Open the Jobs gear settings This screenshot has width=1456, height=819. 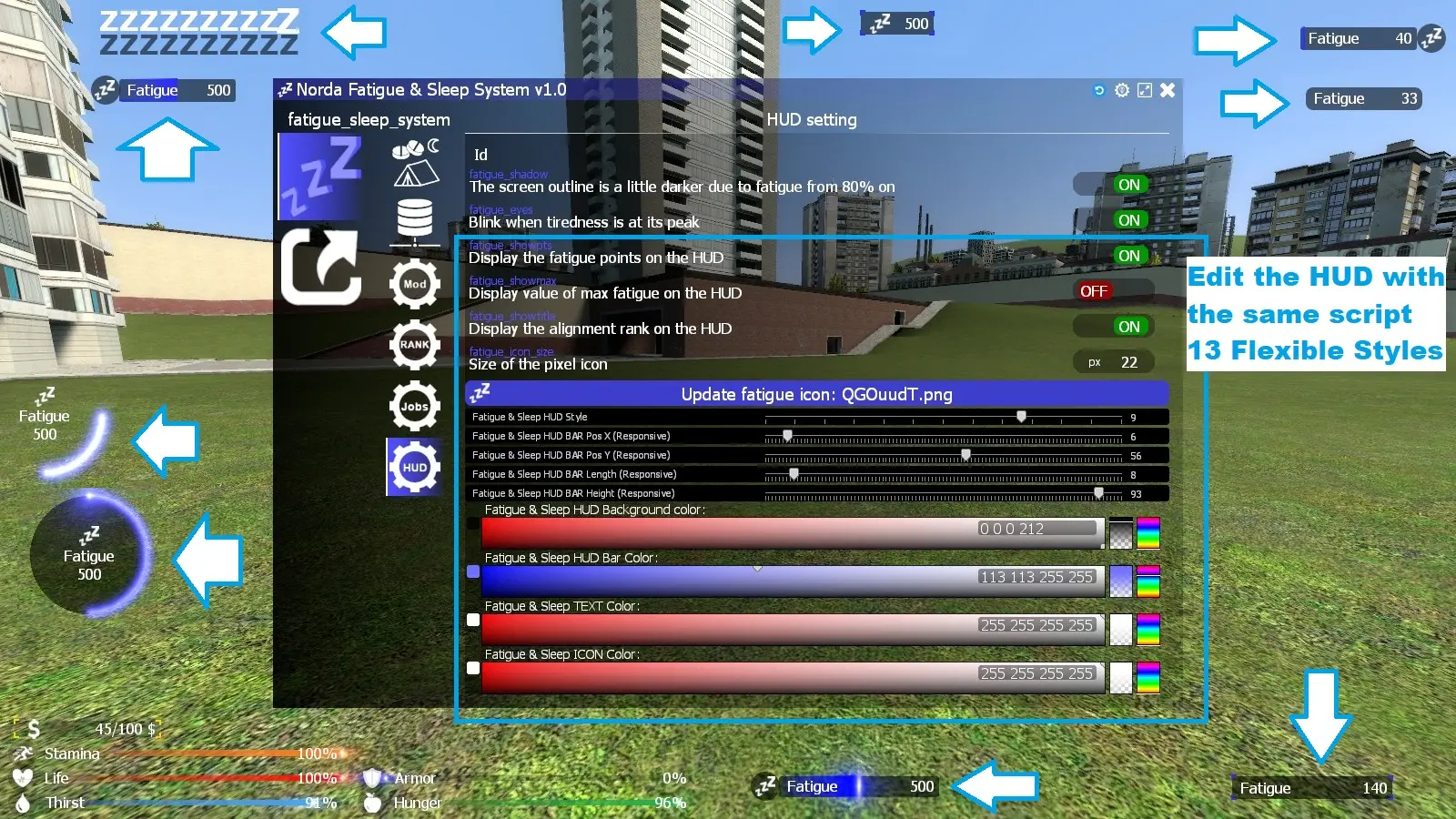pos(415,407)
